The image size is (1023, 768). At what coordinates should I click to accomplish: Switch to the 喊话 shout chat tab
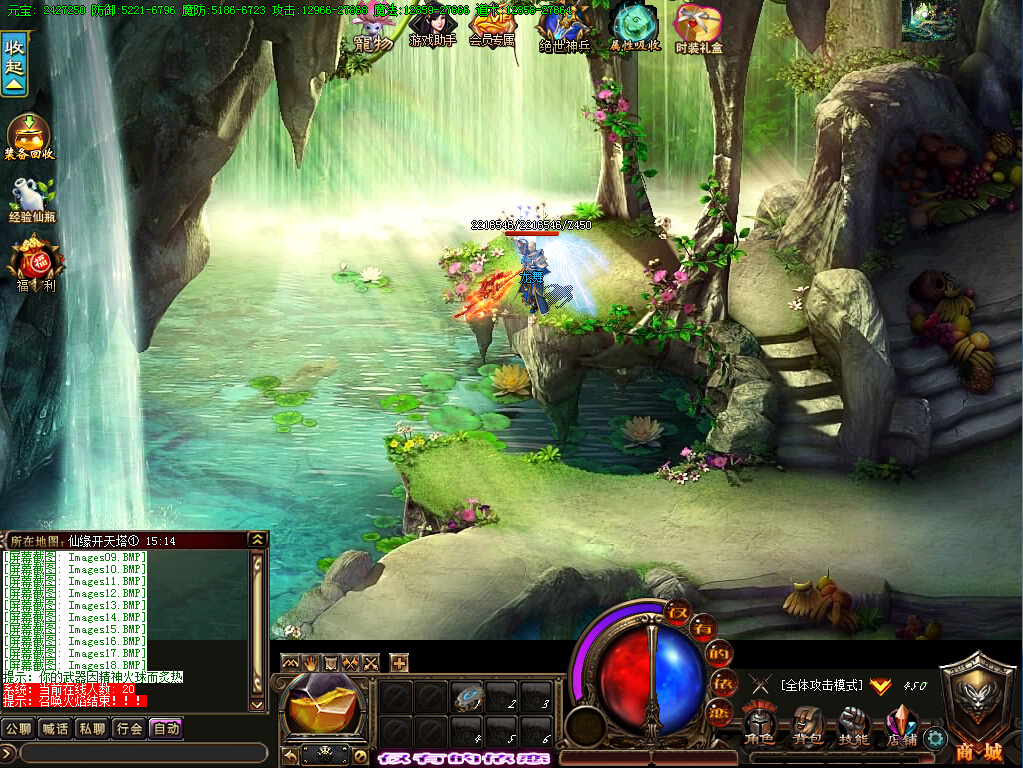click(55, 728)
